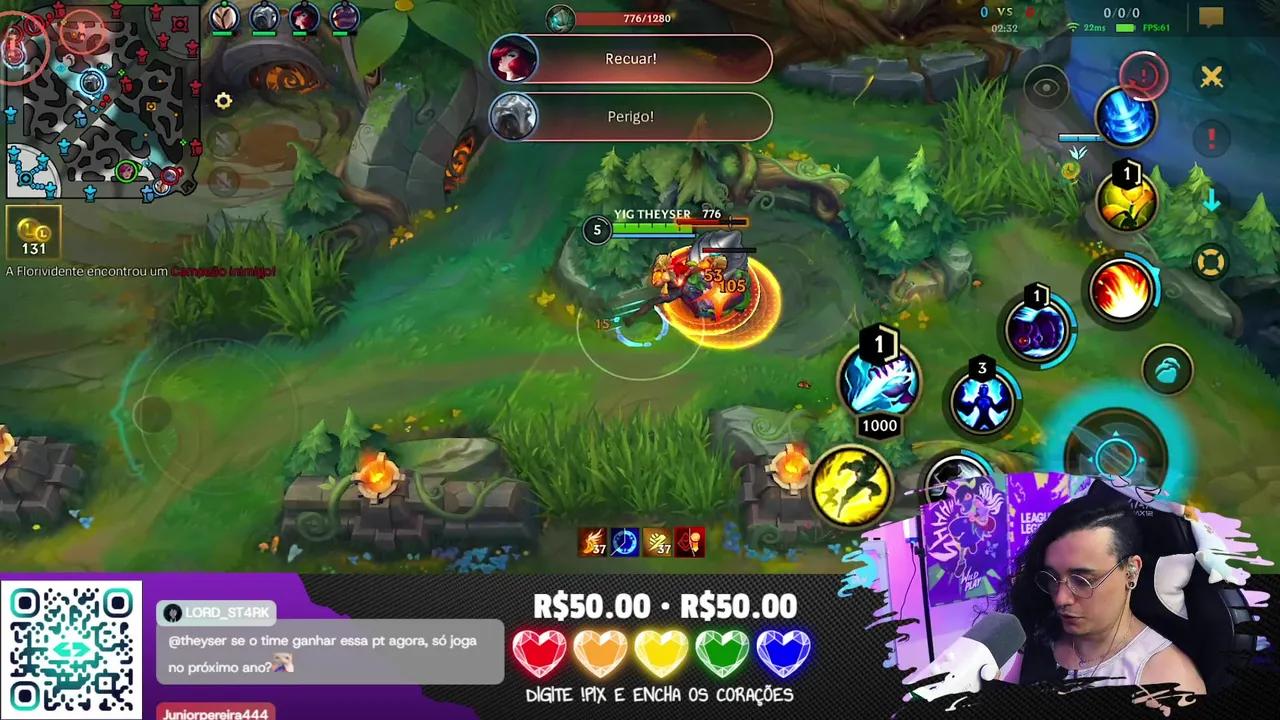
Task: Click the QR code in the bottom left corner
Action: pos(72,648)
